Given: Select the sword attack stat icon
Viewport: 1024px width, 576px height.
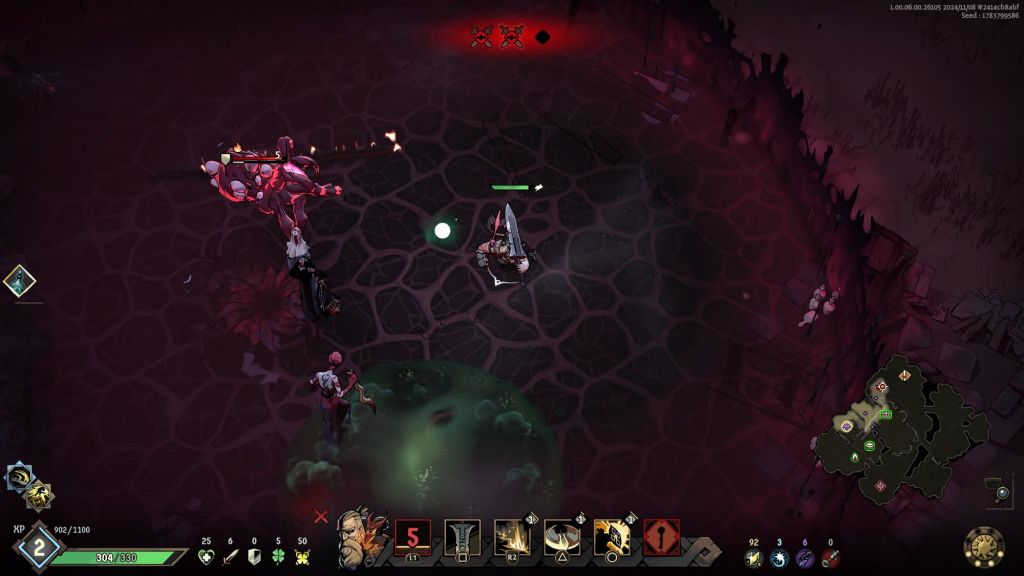Looking at the screenshot, I should 230,557.
